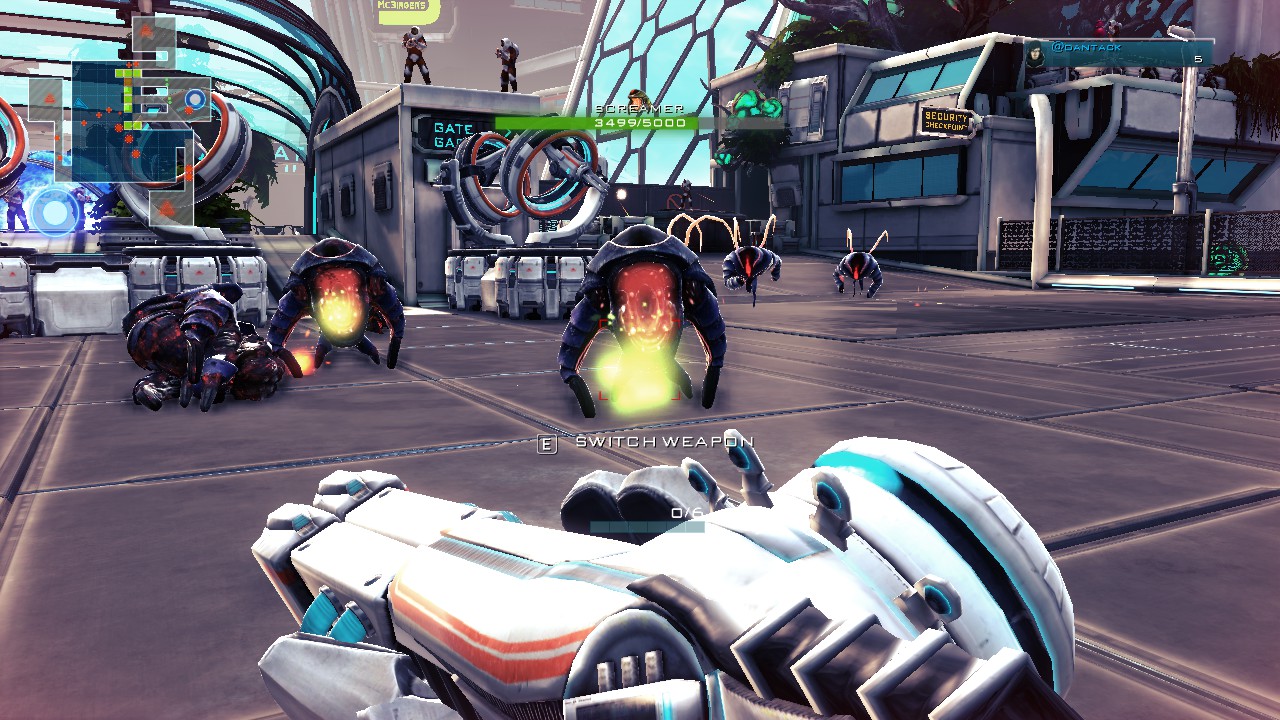This screenshot has height=720, width=1280.
Task: Click Dantack's character portrait
Action: pos(1035,53)
